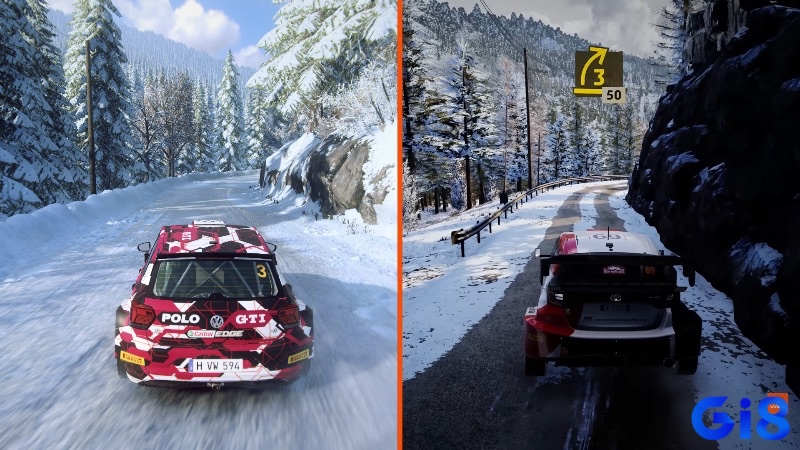Click the yellow turn-3 pace note icon

[x=597, y=70]
